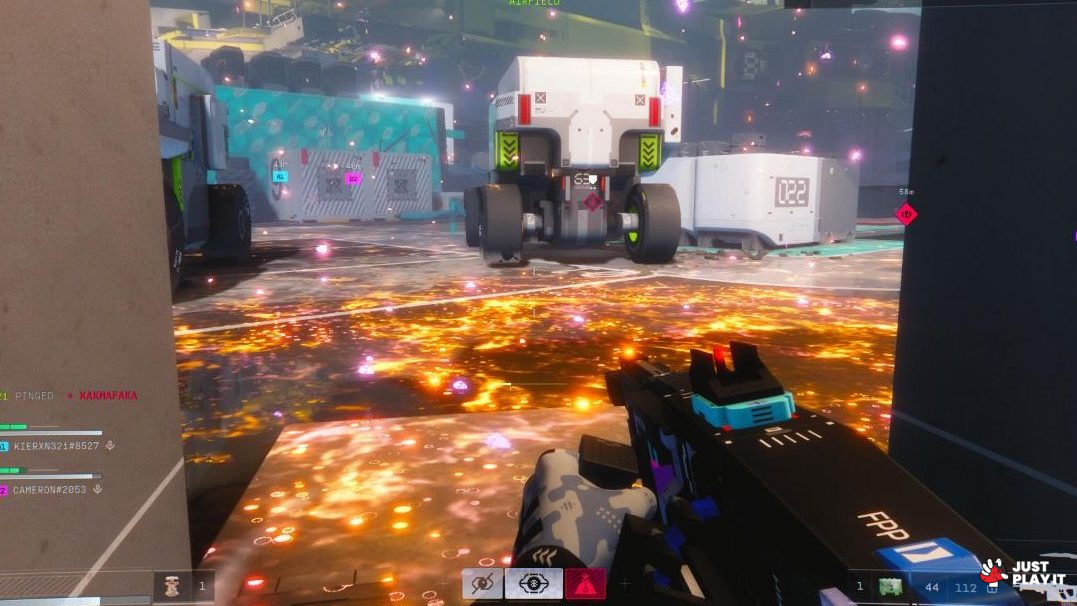Select teammate CAMERON#2053 in squad list
The width and height of the screenshot is (1077, 606).
point(50,489)
